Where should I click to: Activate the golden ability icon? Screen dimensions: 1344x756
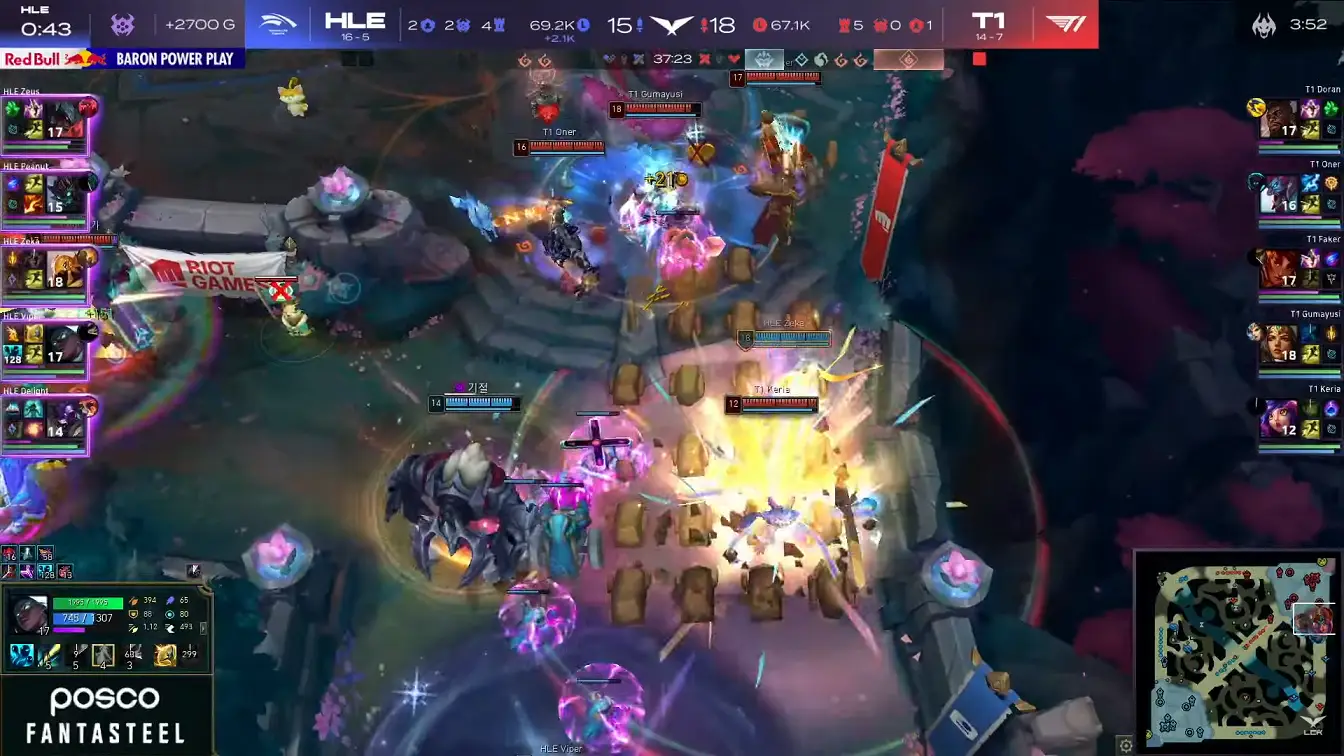(166, 656)
